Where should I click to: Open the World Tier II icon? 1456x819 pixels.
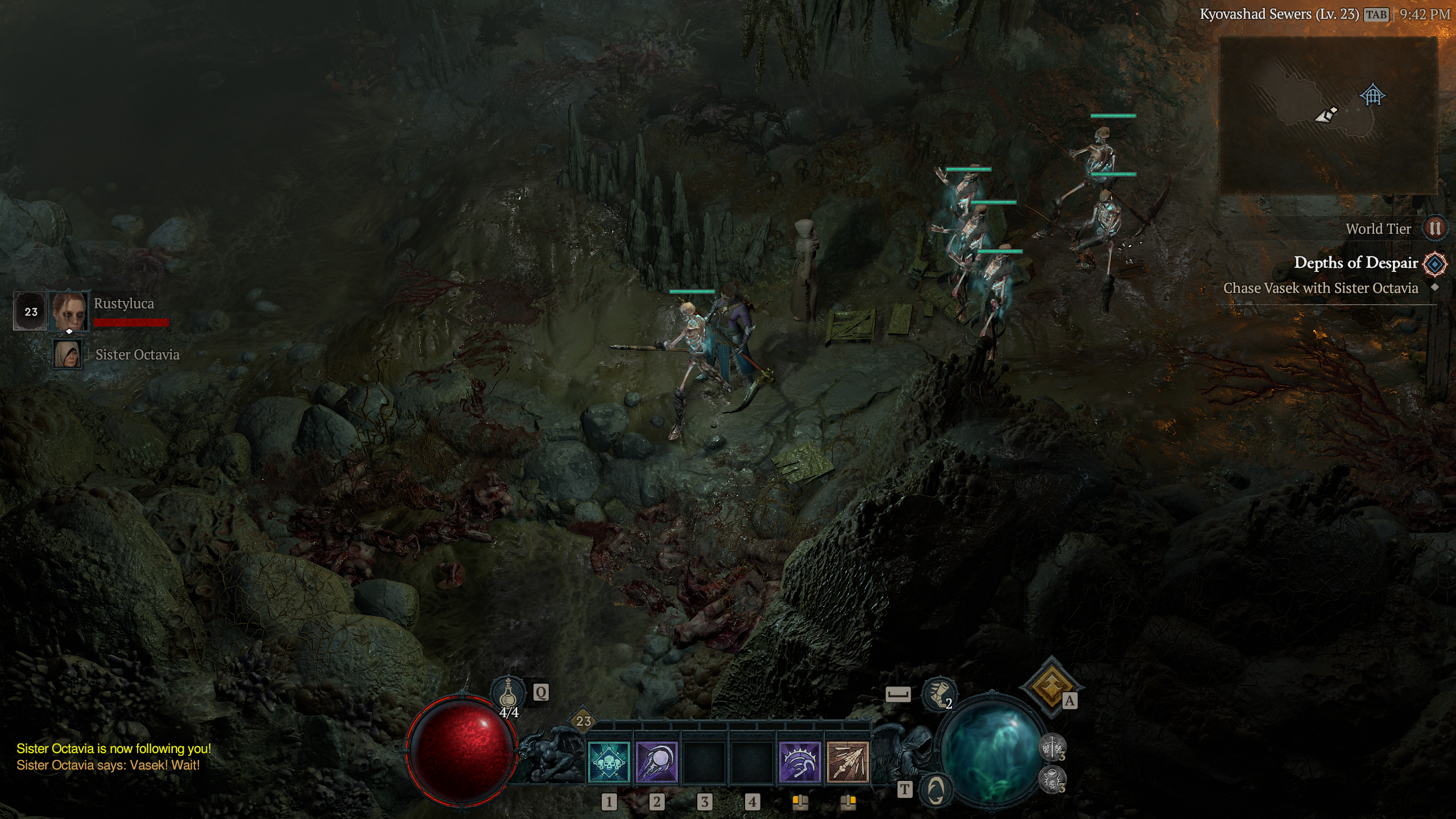(1434, 229)
